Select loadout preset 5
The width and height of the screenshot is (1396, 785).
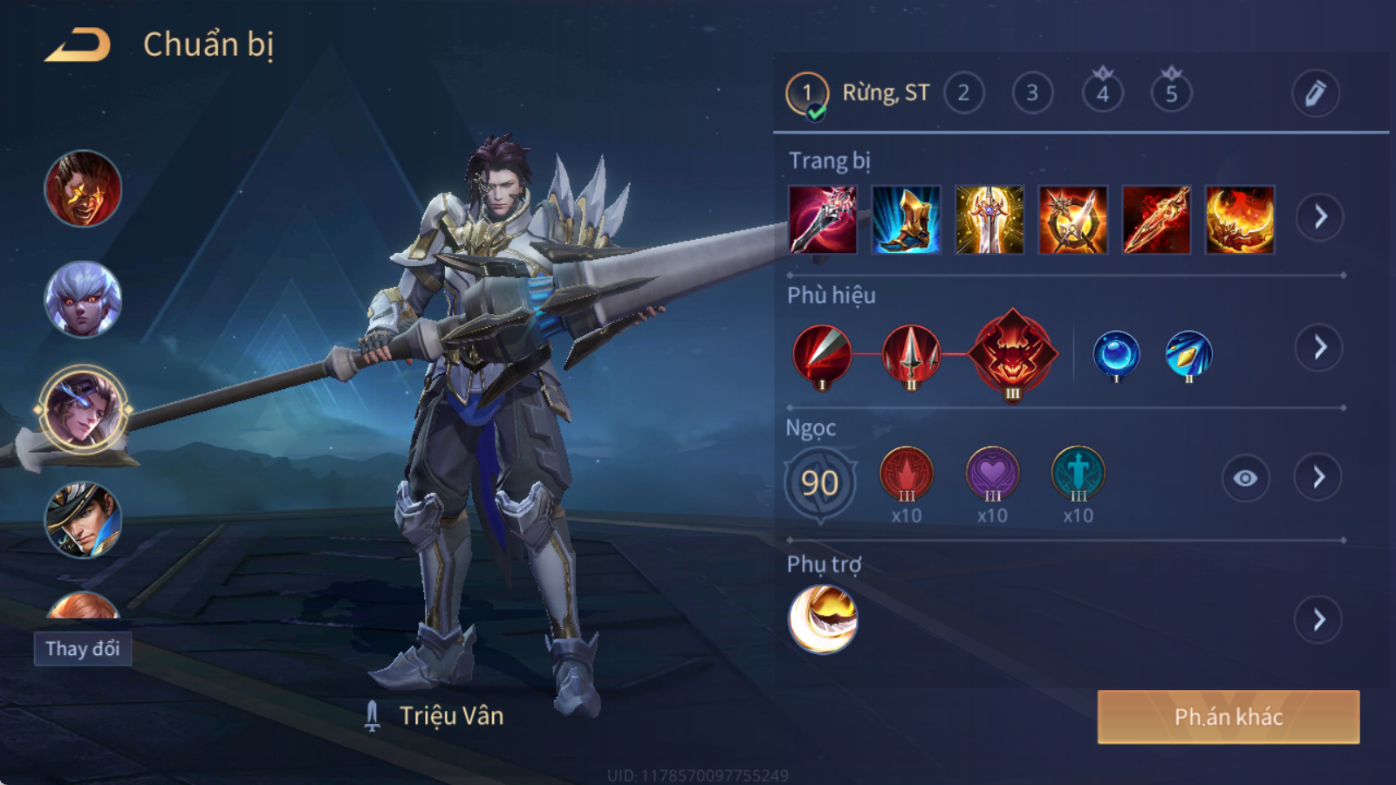pos(1171,94)
